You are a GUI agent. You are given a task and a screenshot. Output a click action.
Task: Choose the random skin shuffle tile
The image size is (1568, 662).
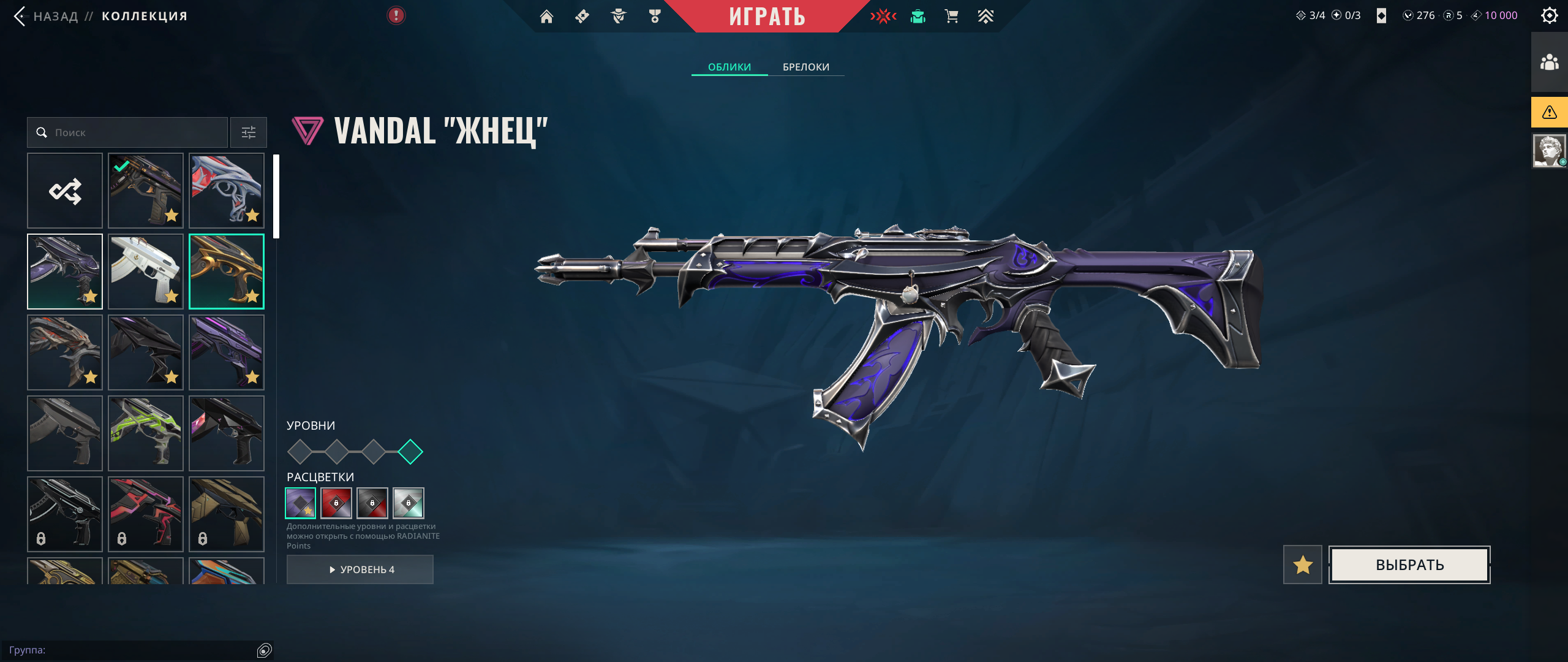(x=65, y=191)
